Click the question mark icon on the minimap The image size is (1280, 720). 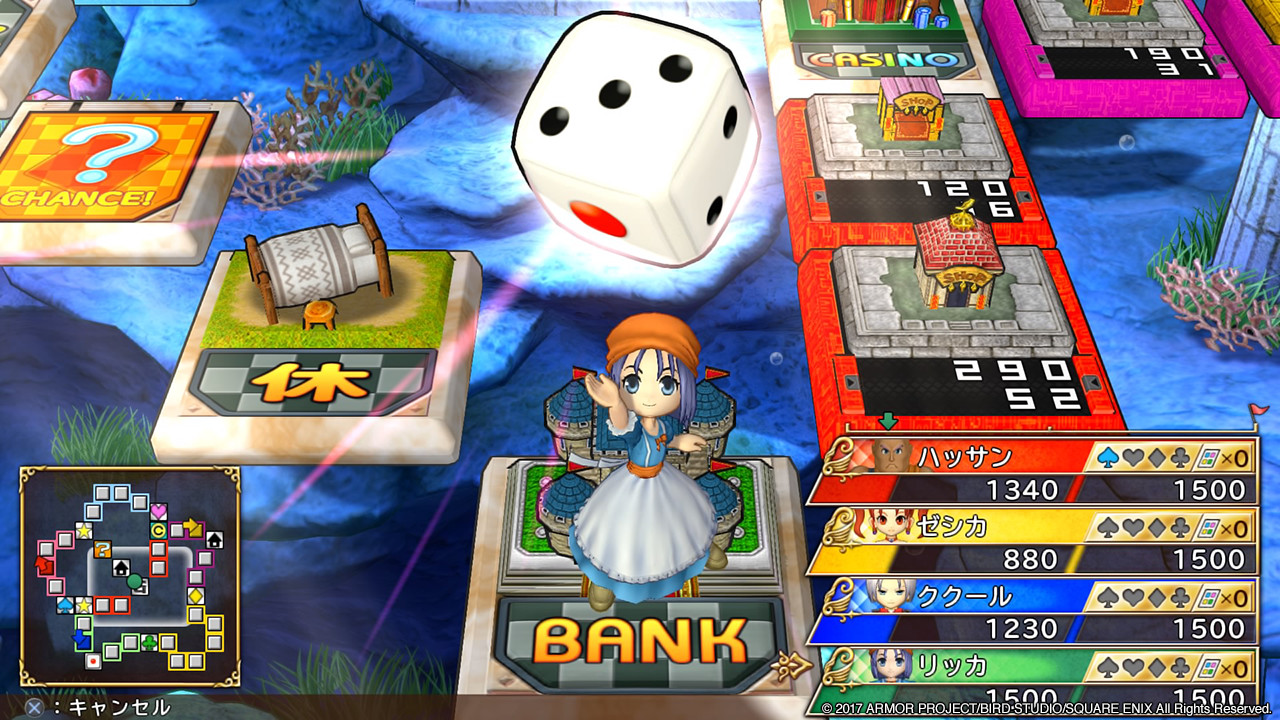coord(103,548)
